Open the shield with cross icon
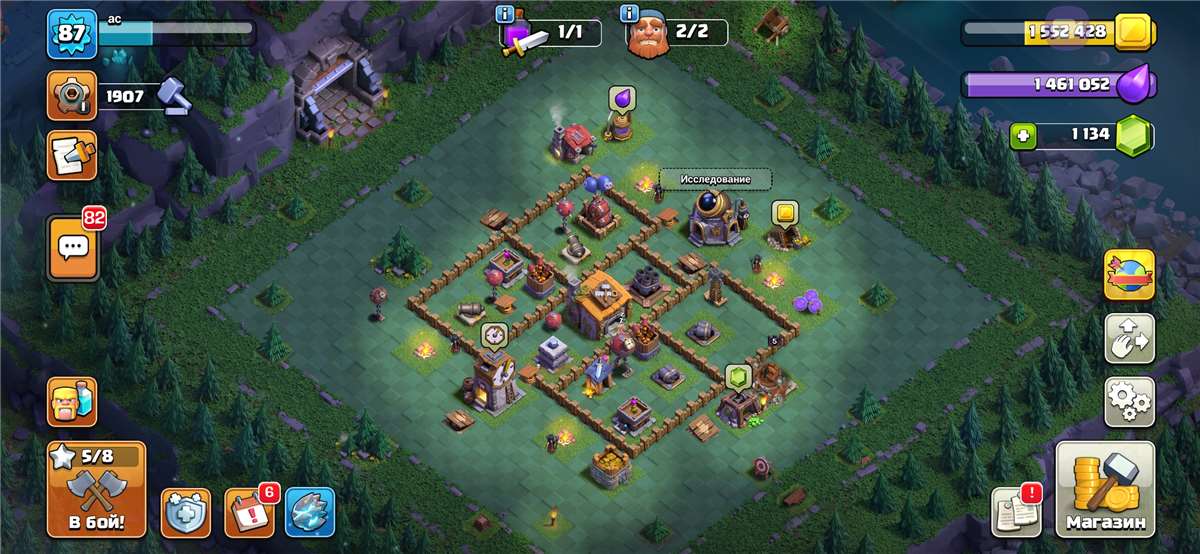The image size is (1200, 554). [186, 513]
